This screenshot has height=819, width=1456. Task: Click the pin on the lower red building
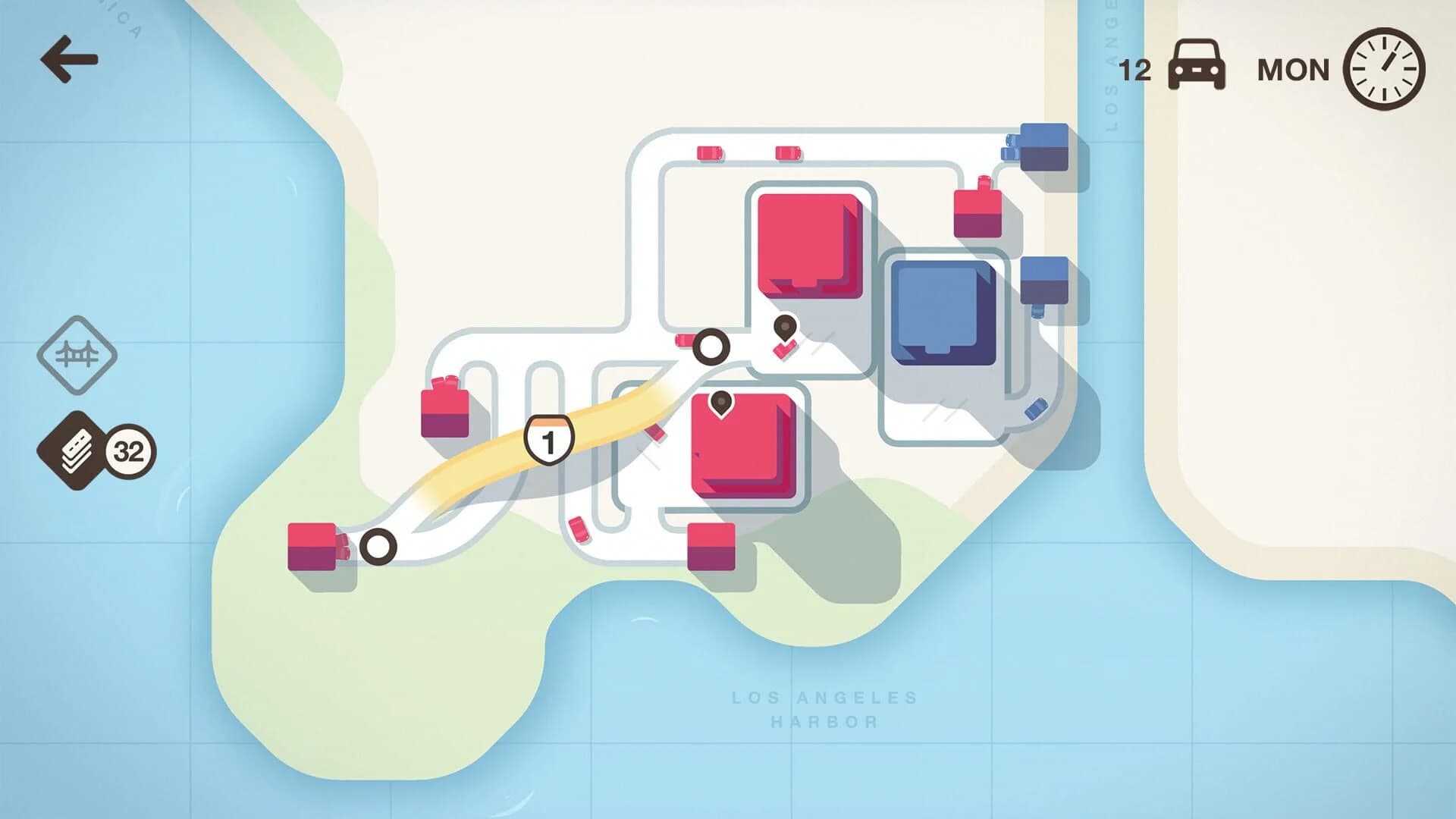[x=720, y=403]
